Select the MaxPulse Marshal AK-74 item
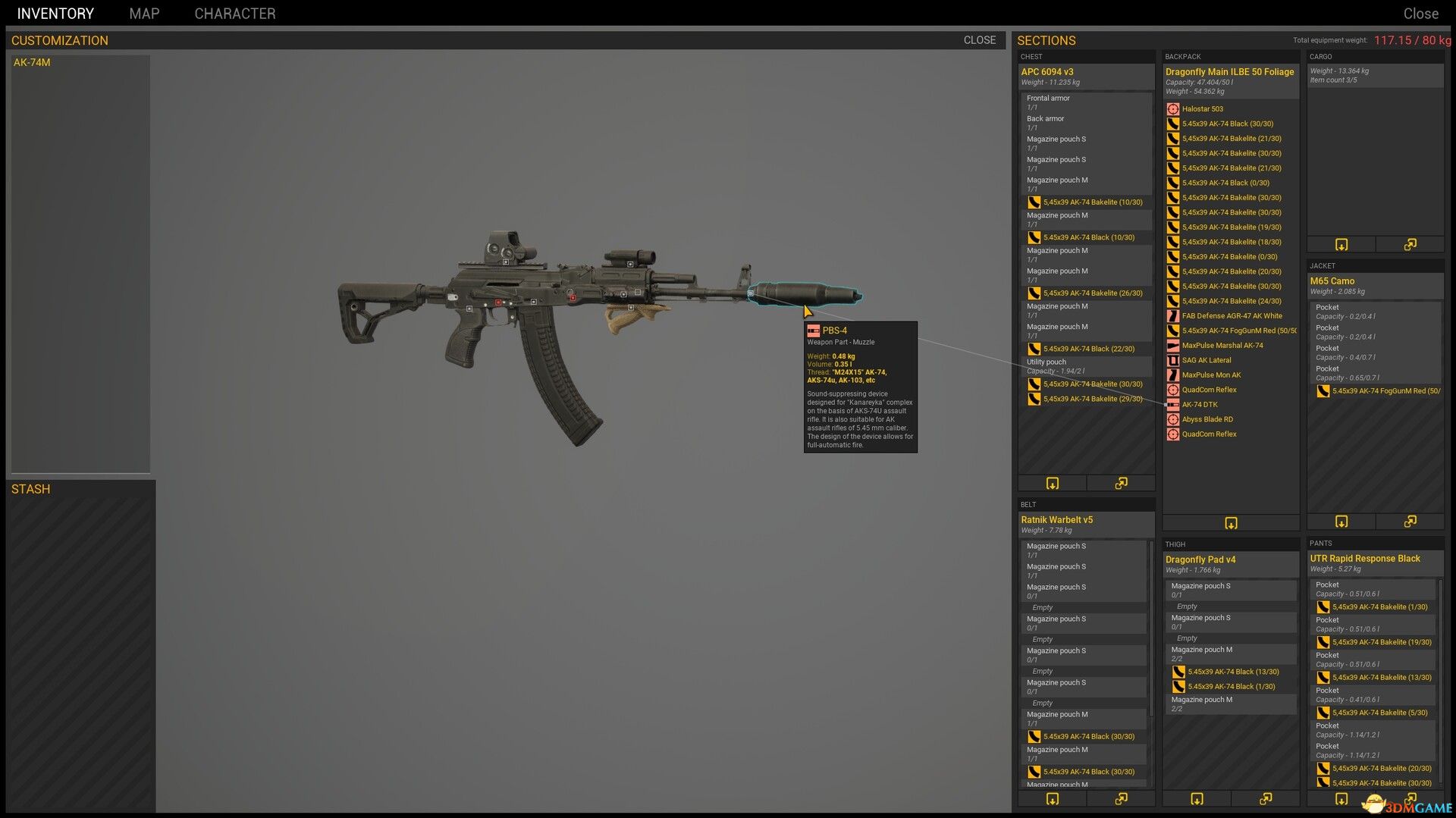1456x818 pixels. (1222, 346)
